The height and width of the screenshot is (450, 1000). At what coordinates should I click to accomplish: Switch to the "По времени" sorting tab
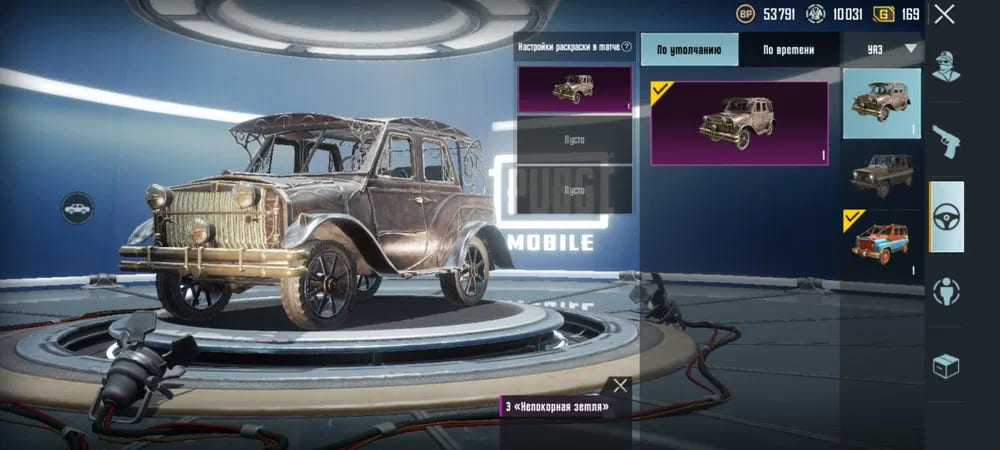(x=788, y=50)
